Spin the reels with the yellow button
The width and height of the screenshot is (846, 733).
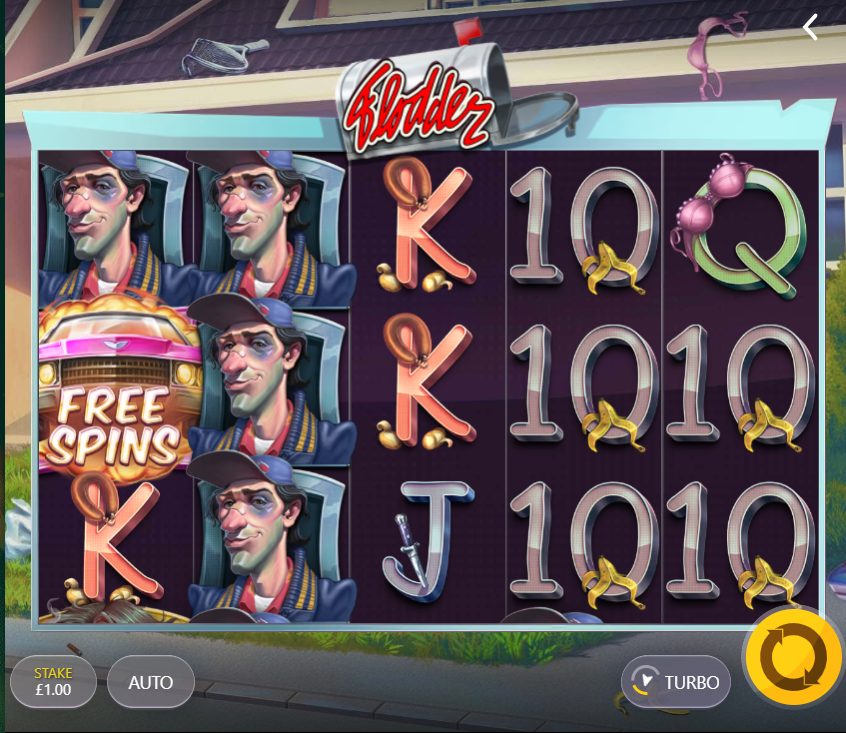tap(792, 656)
